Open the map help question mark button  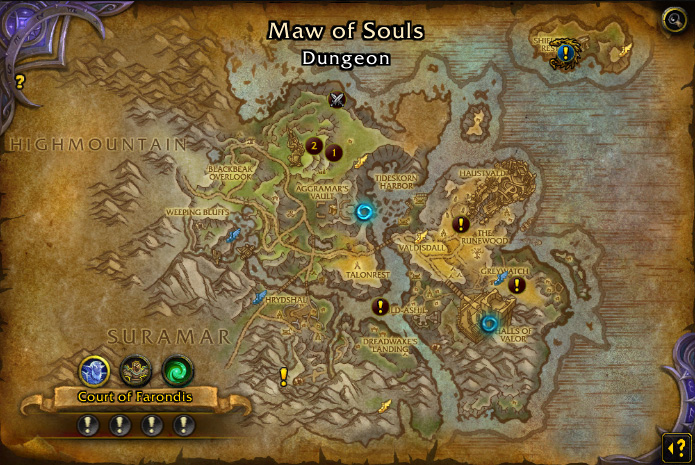[x=674, y=445]
